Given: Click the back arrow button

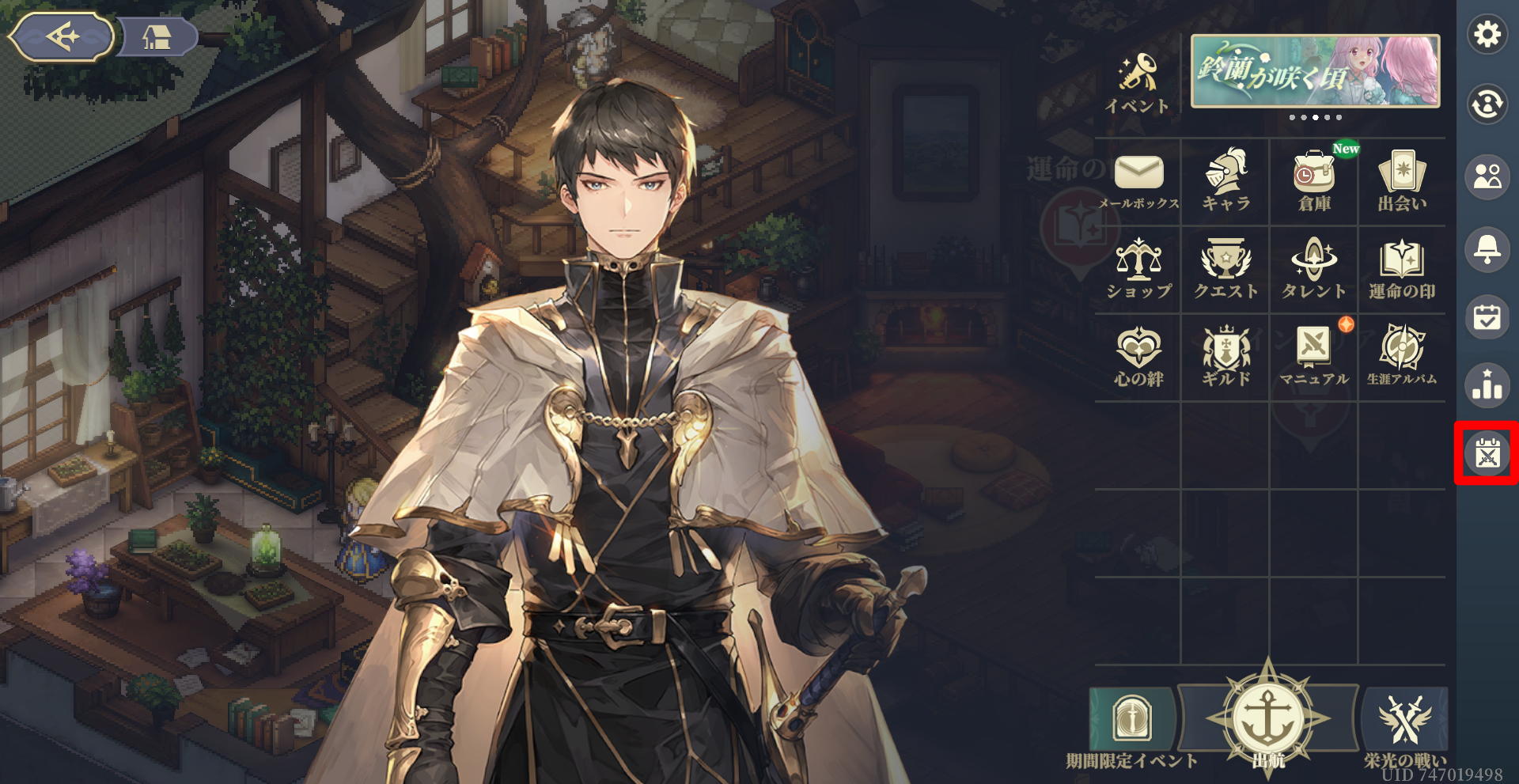Looking at the screenshot, I should [62, 37].
